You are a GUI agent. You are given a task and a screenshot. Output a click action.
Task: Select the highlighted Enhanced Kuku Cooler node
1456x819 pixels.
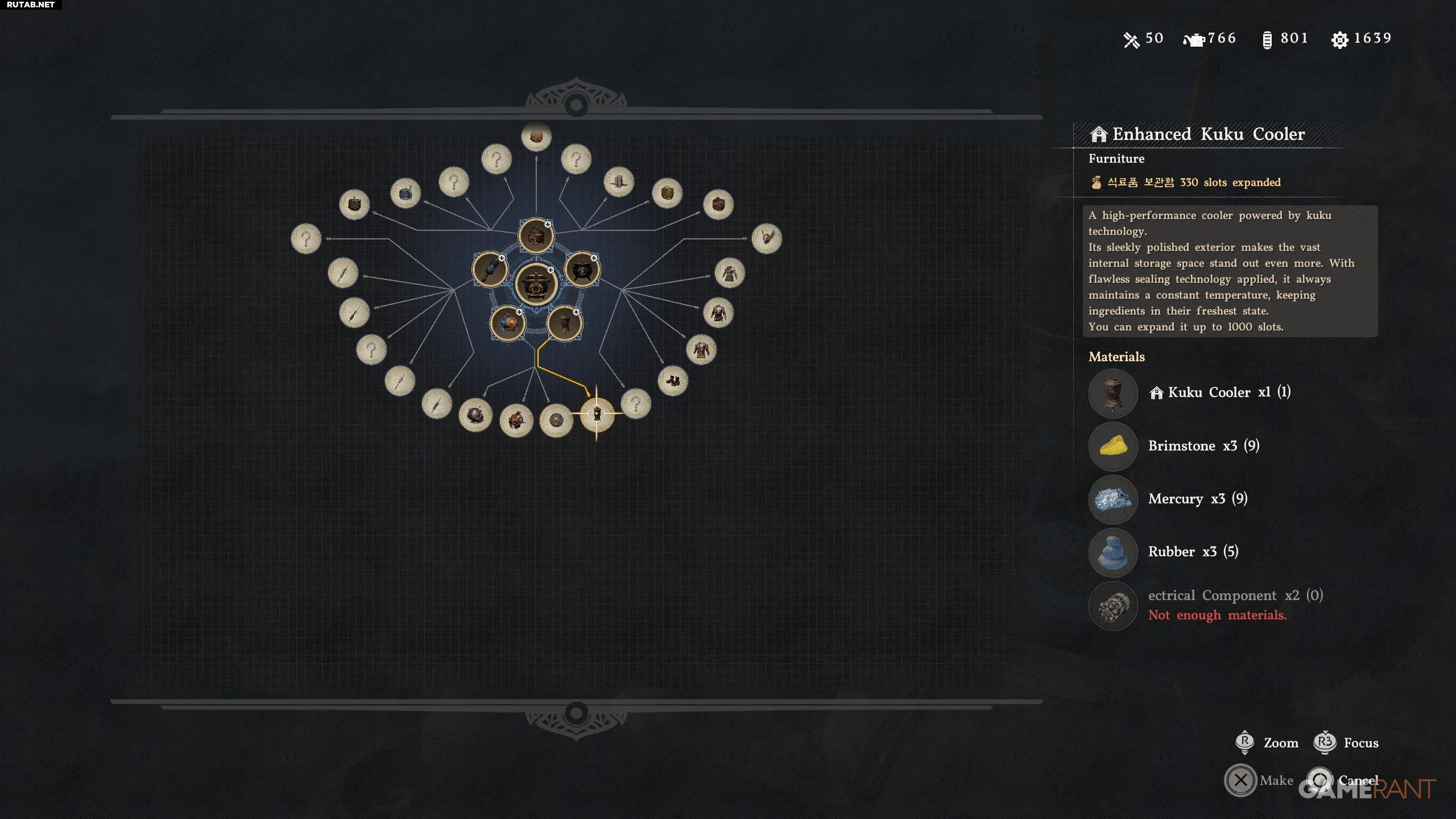click(x=597, y=413)
